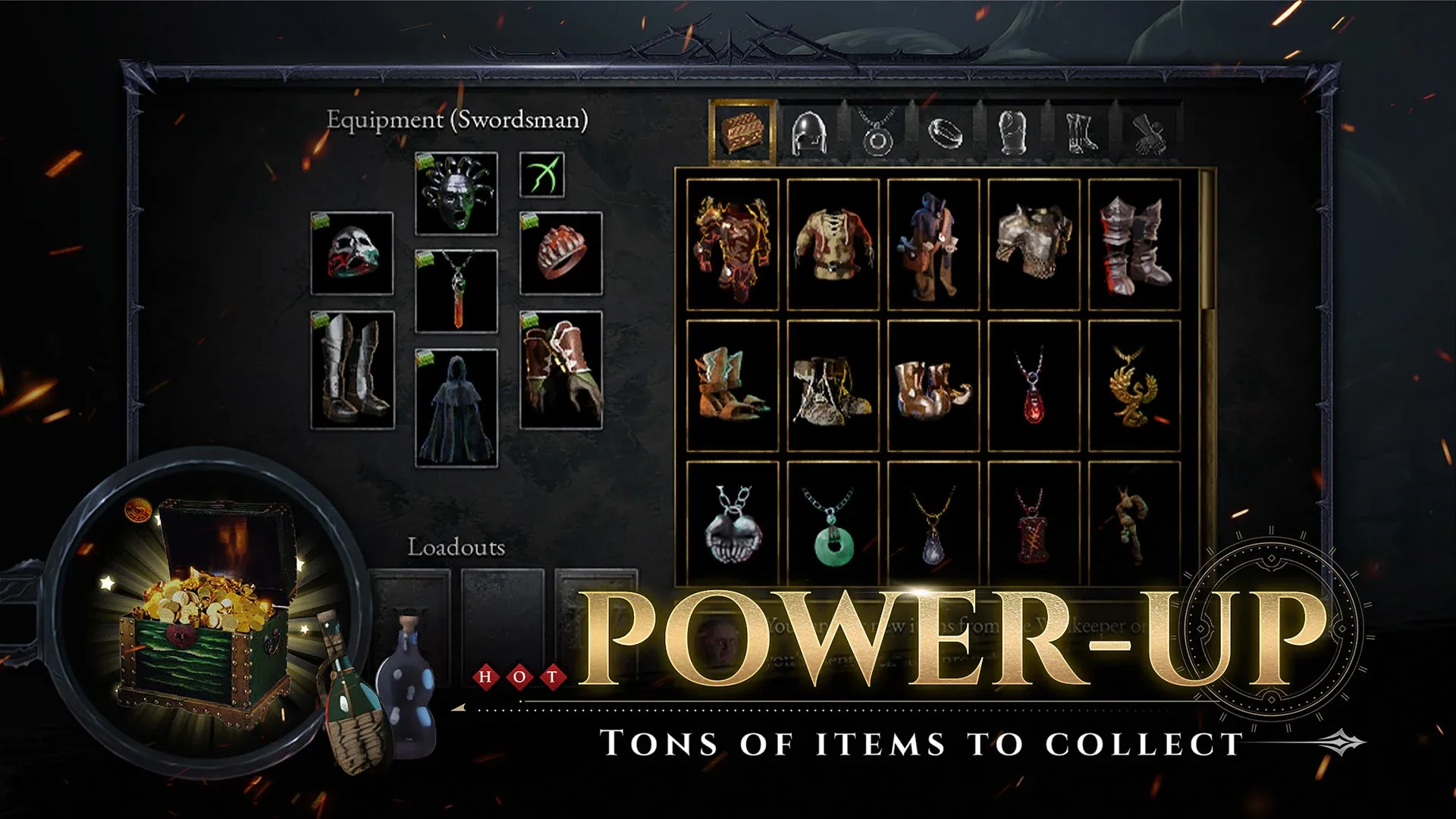Select the equipped red crown ring
Screen dimensions: 1456x819
(x=561, y=253)
